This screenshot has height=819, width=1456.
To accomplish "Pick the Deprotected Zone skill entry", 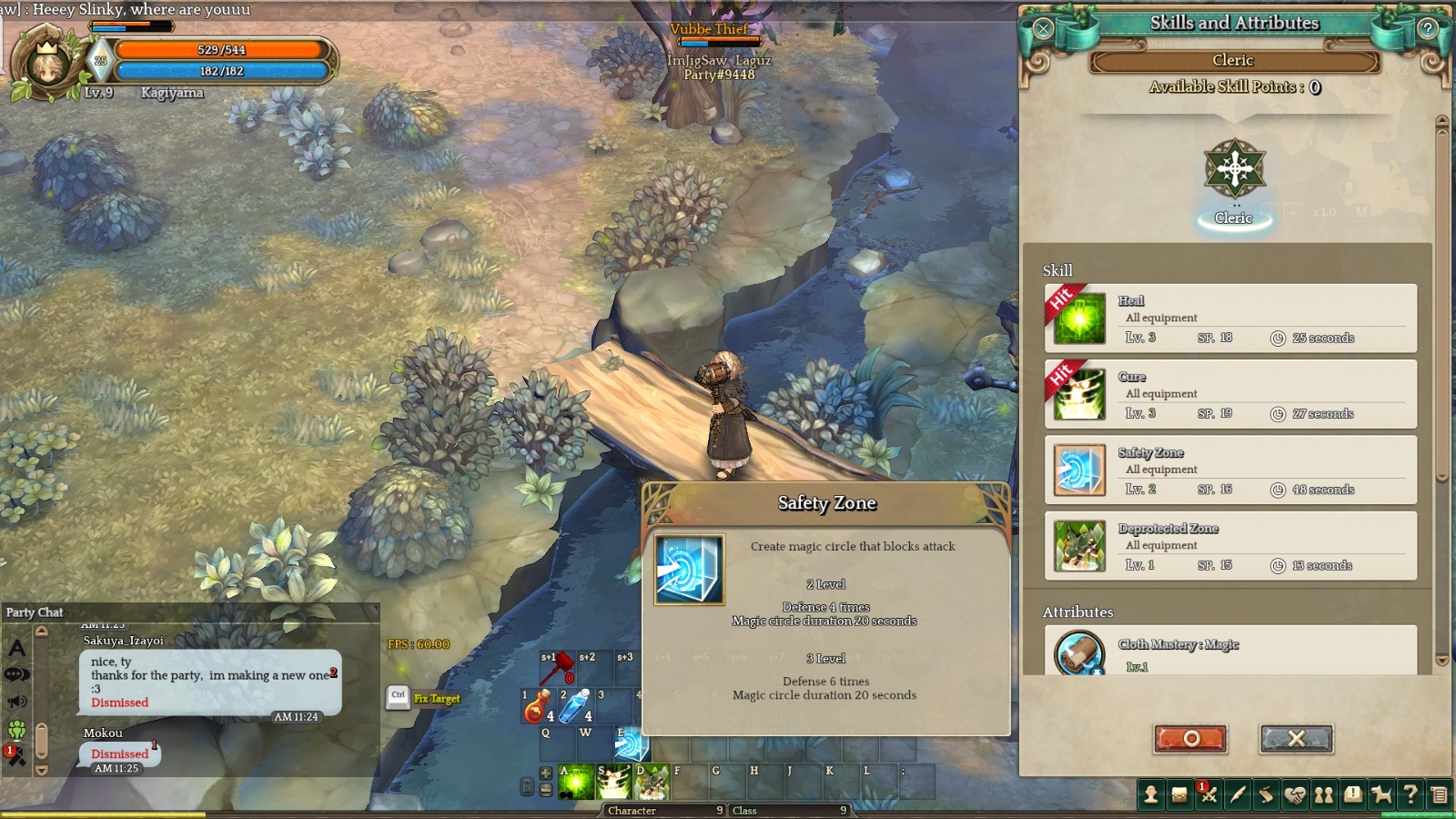I will coord(1230,546).
